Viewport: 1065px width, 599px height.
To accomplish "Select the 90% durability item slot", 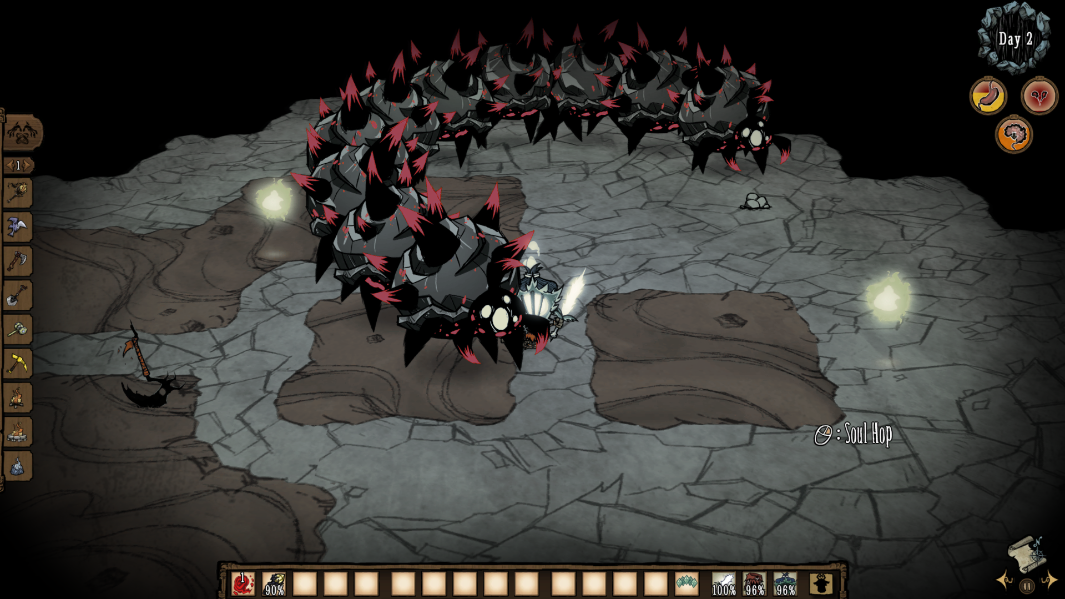I will tap(274, 583).
